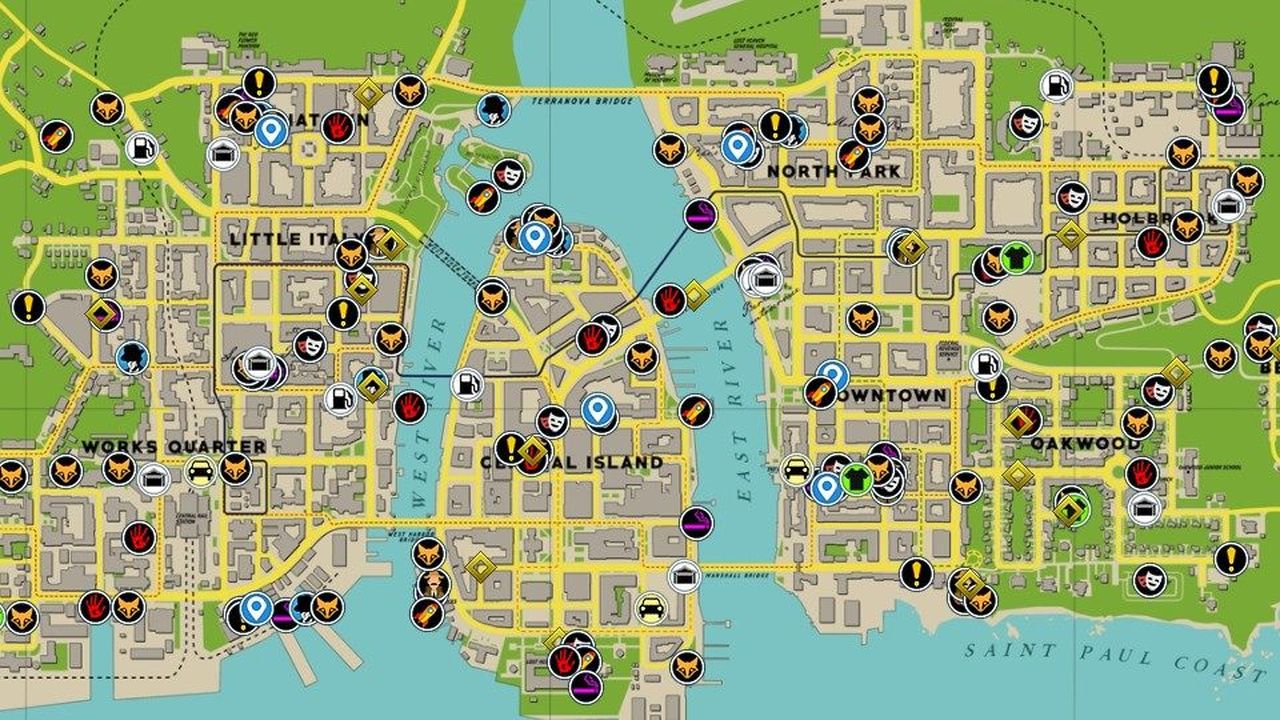This screenshot has height=720, width=1280.
Task: Click the red handprint marker in Works Quarter
Action: [x=139, y=539]
